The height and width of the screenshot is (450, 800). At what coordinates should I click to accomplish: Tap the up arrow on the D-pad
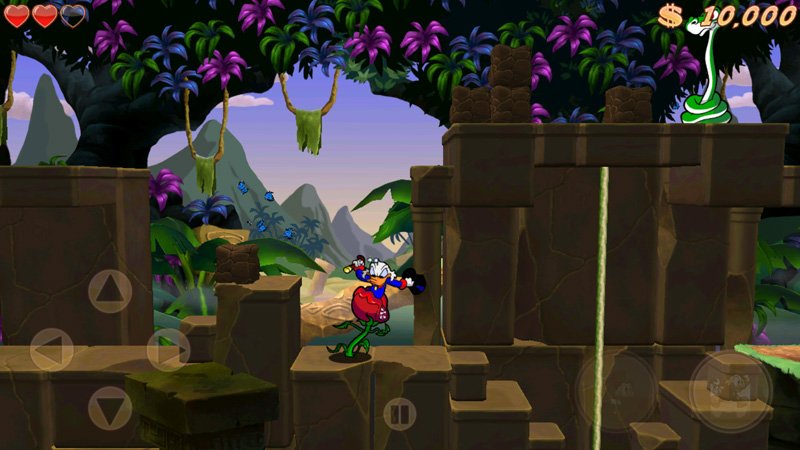[110, 291]
